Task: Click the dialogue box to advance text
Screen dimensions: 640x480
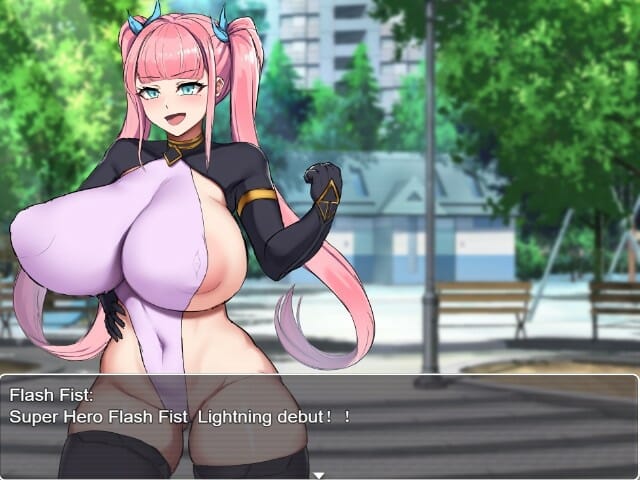Action: pyautogui.click(x=320, y=425)
